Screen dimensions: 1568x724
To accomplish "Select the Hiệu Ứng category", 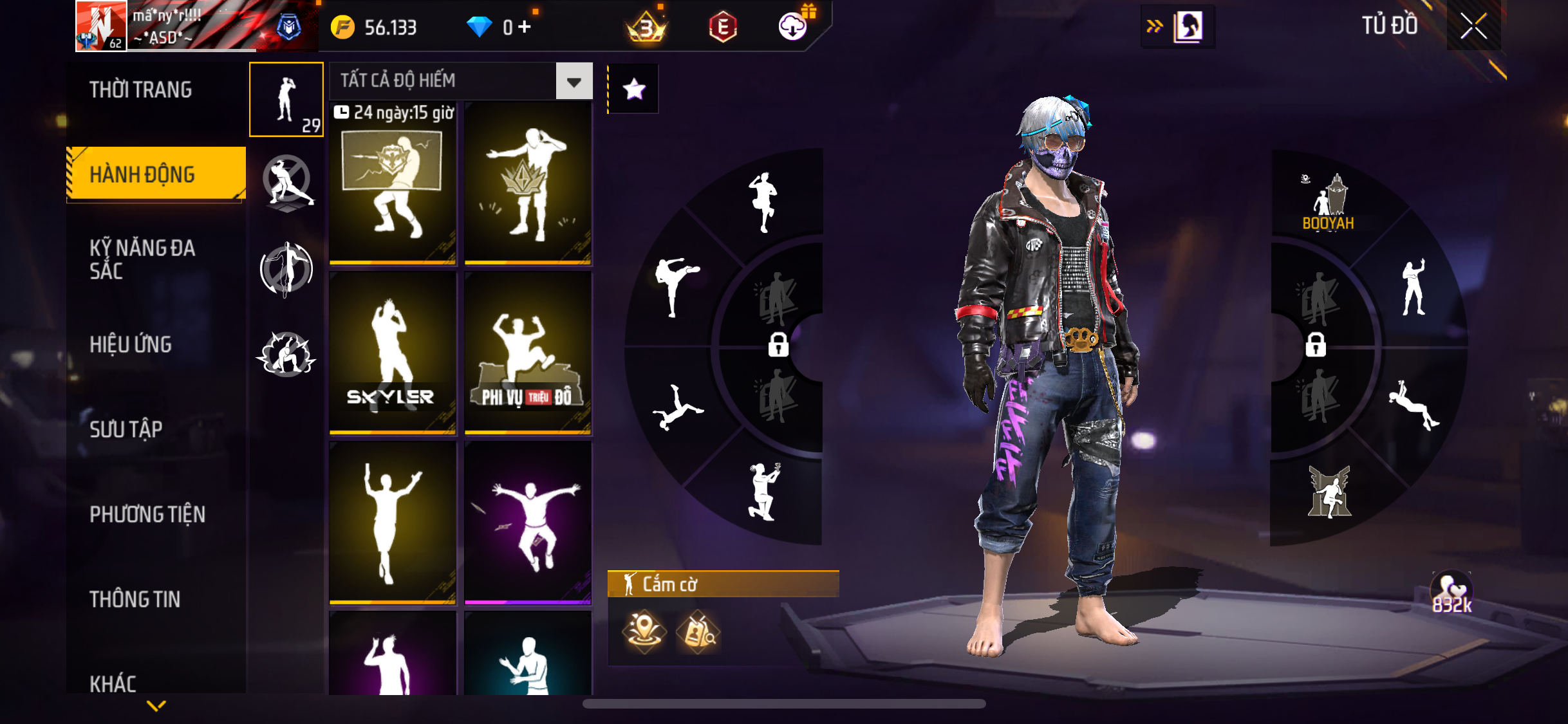I will (131, 344).
